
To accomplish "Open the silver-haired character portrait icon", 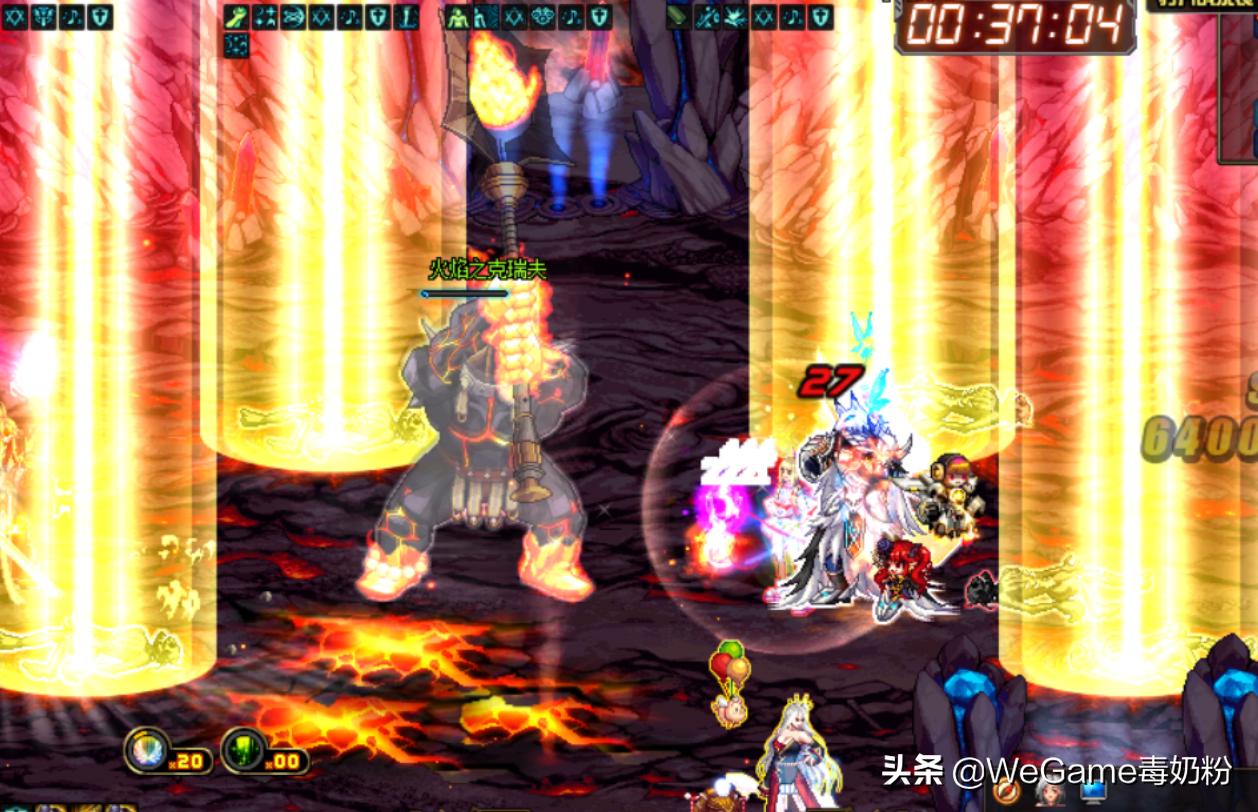I will click(1049, 791).
